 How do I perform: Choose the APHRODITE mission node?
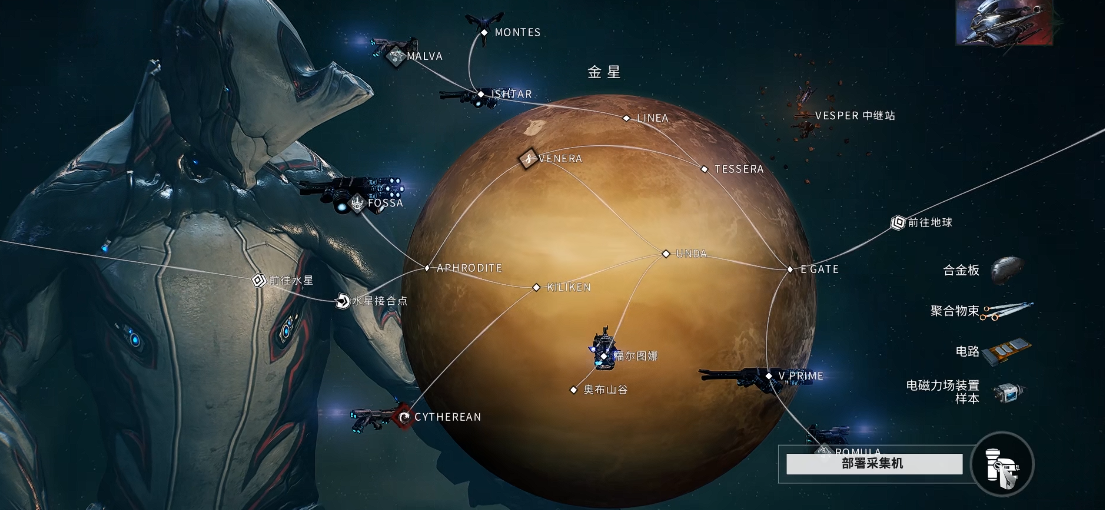427,268
